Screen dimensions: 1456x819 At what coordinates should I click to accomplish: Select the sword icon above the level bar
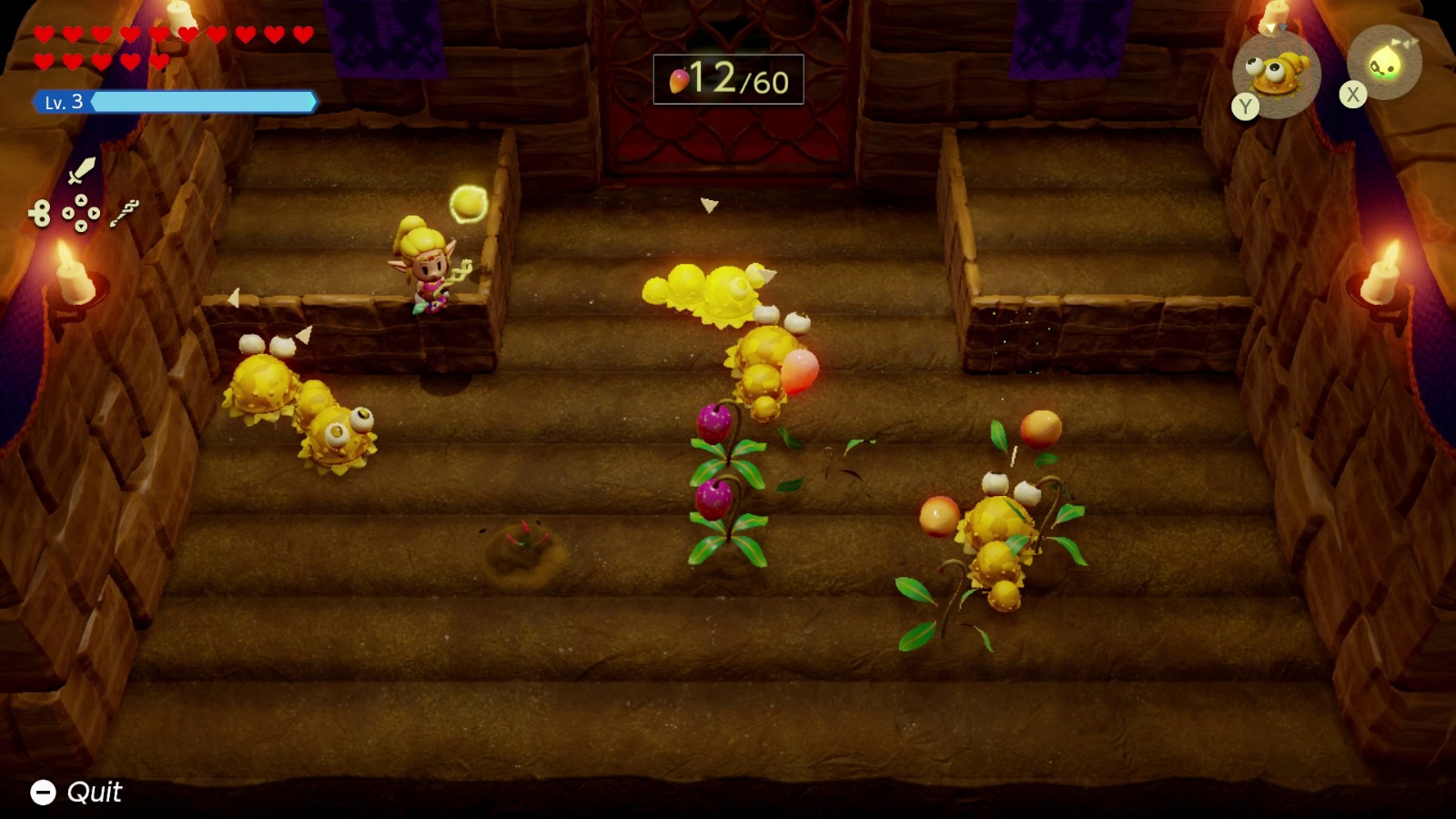click(82, 171)
